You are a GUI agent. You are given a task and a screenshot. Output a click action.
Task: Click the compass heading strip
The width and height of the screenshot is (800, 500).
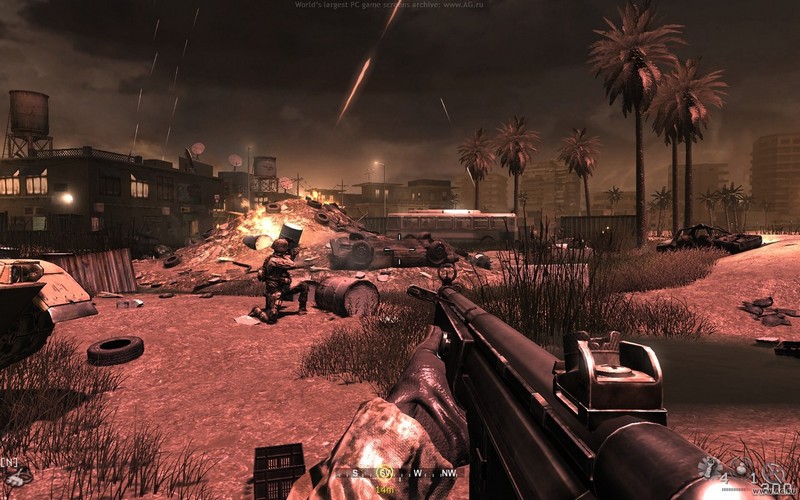click(398, 474)
